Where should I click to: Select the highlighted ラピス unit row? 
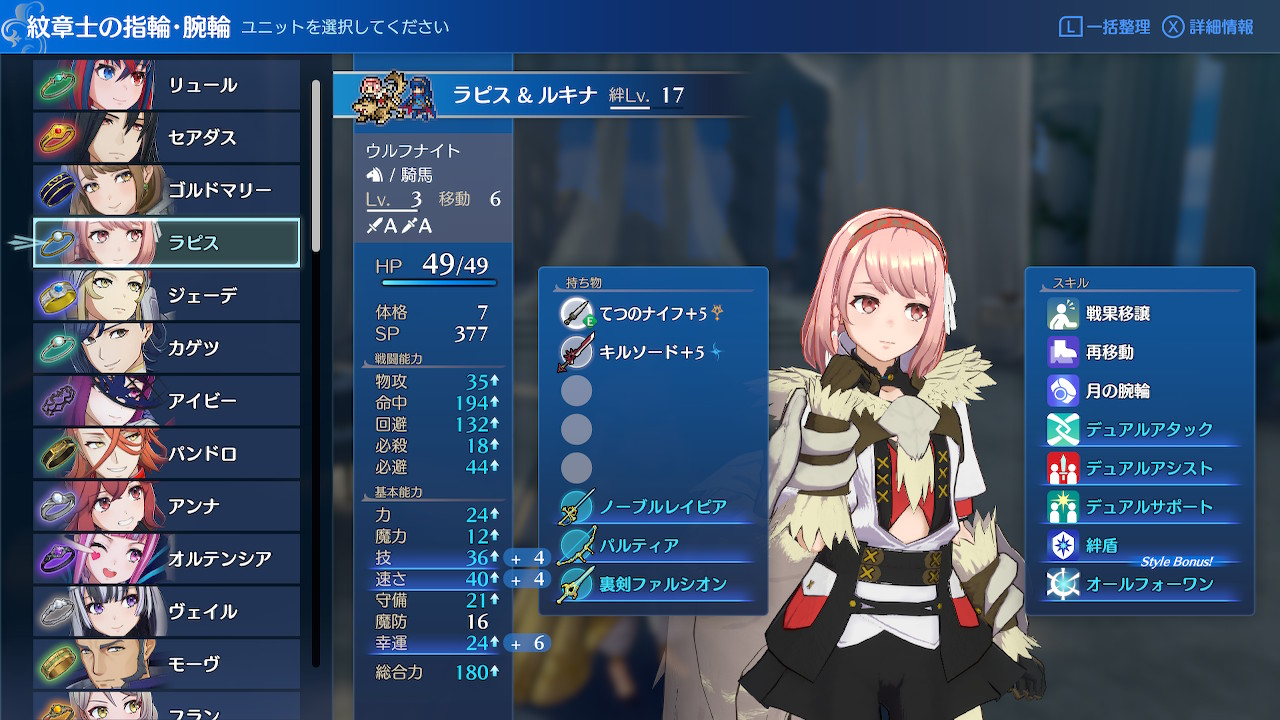point(167,243)
